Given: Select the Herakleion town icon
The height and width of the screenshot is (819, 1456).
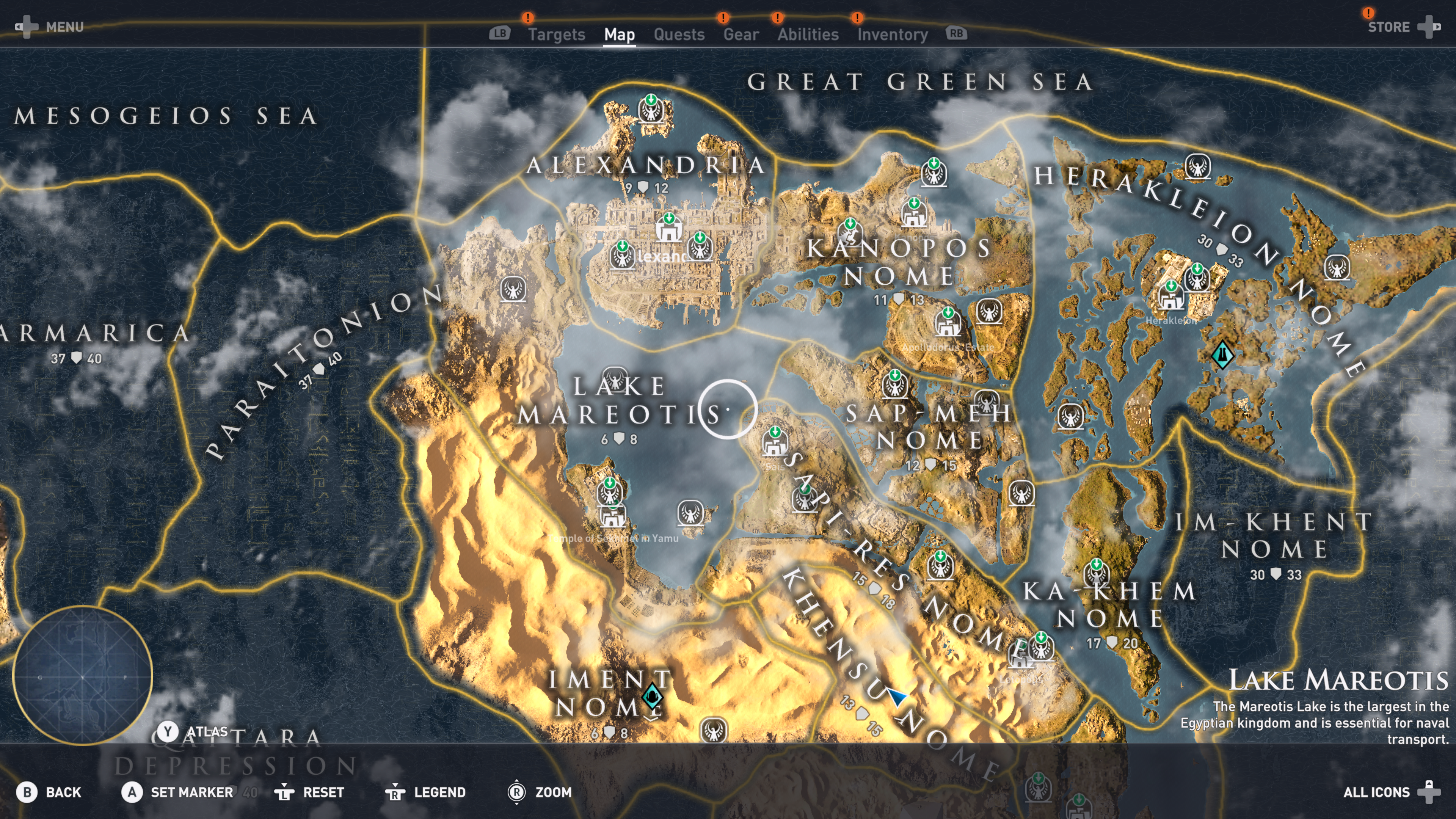Looking at the screenshot, I should [x=1170, y=295].
